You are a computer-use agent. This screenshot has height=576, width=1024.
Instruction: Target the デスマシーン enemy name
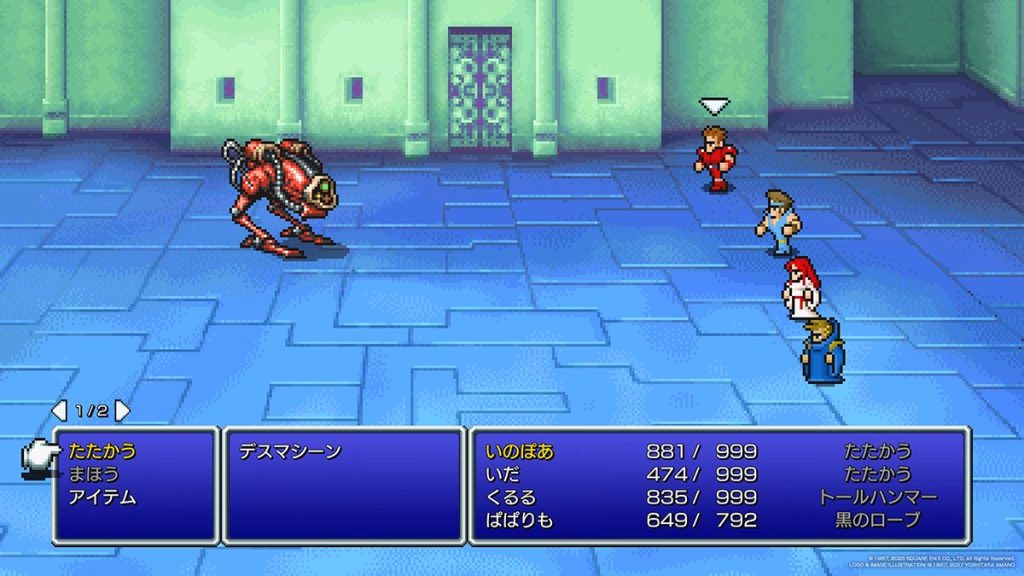click(290, 451)
